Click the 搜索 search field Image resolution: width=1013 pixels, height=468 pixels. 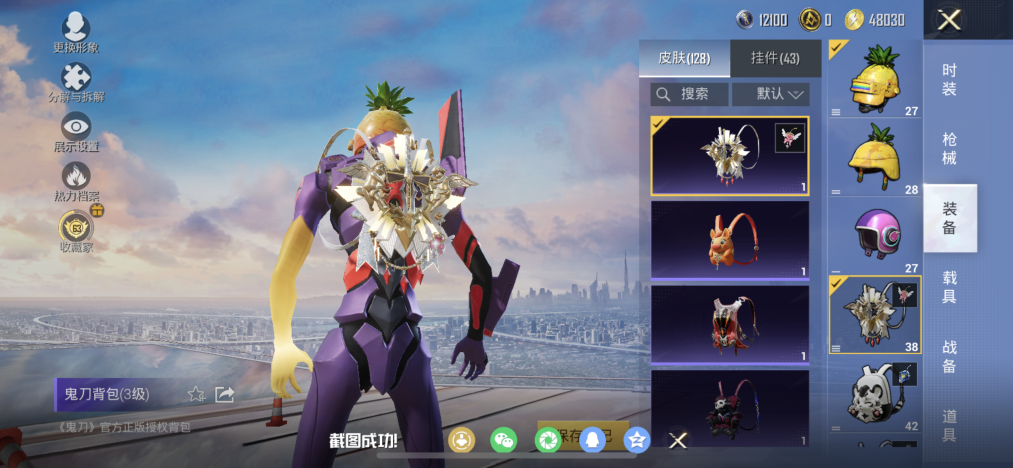coord(690,94)
